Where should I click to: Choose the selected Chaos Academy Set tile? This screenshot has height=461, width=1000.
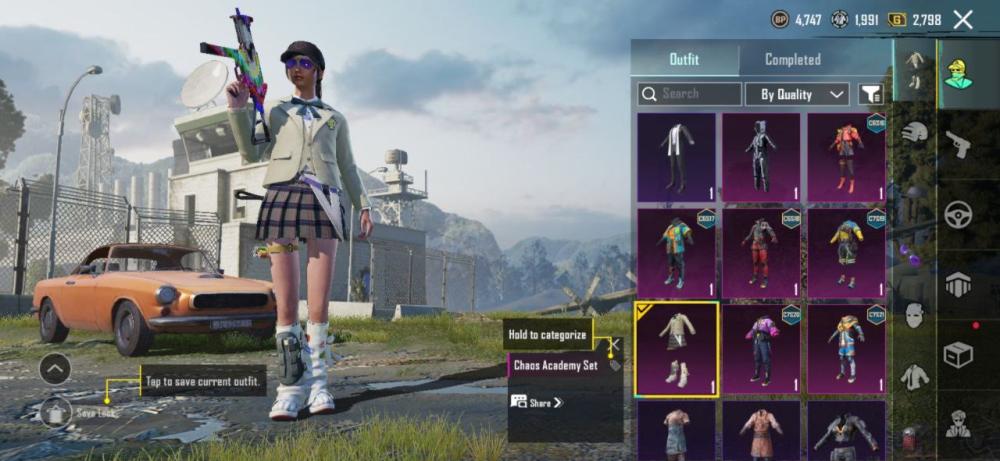(x=677, y=350)
